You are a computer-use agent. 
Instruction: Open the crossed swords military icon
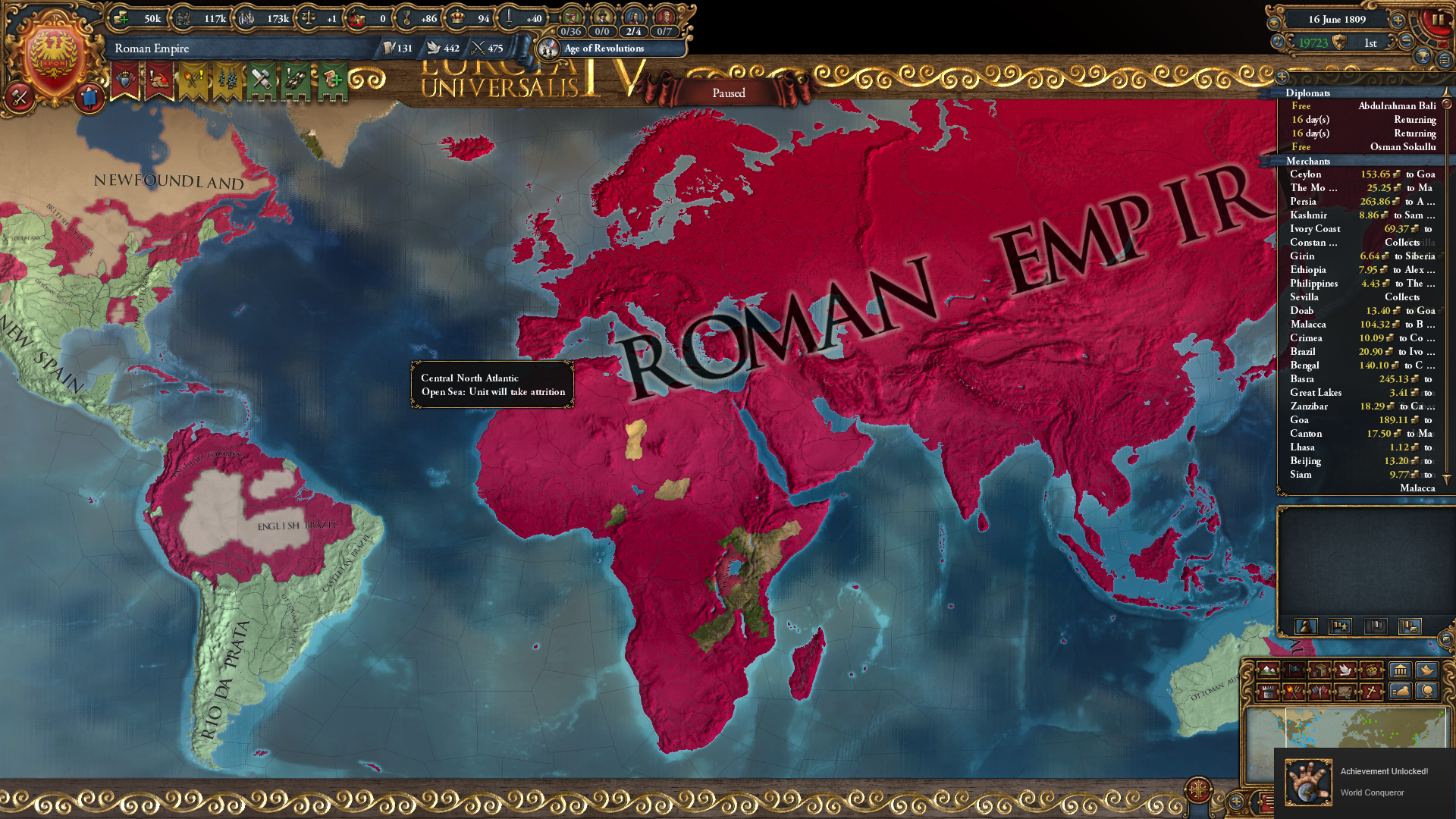(19, 97)
